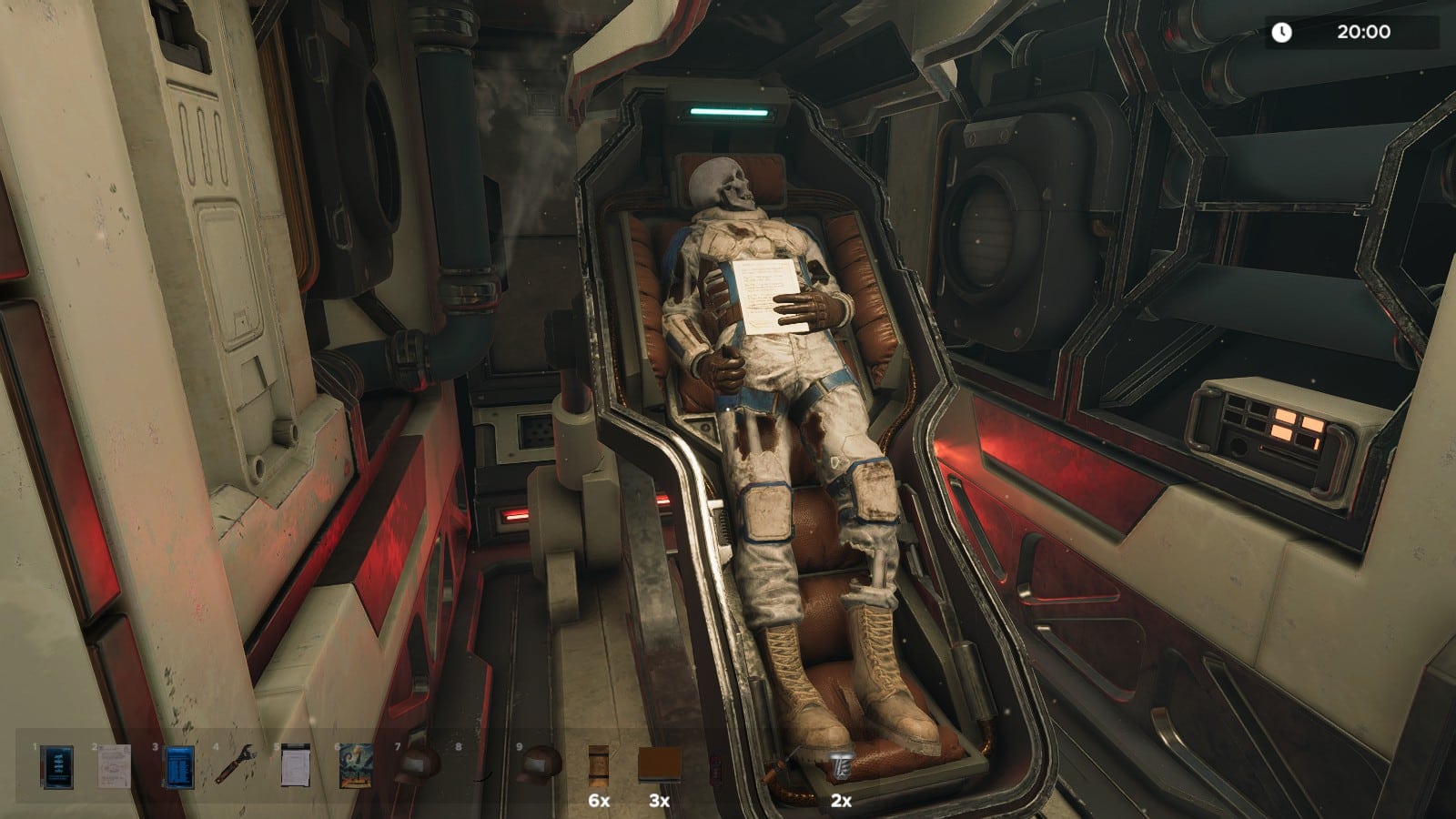This screenshot has height=819, width=1456.
Task: Select the dark tablet in hotbar slot 1
Action: coord(56,766)
